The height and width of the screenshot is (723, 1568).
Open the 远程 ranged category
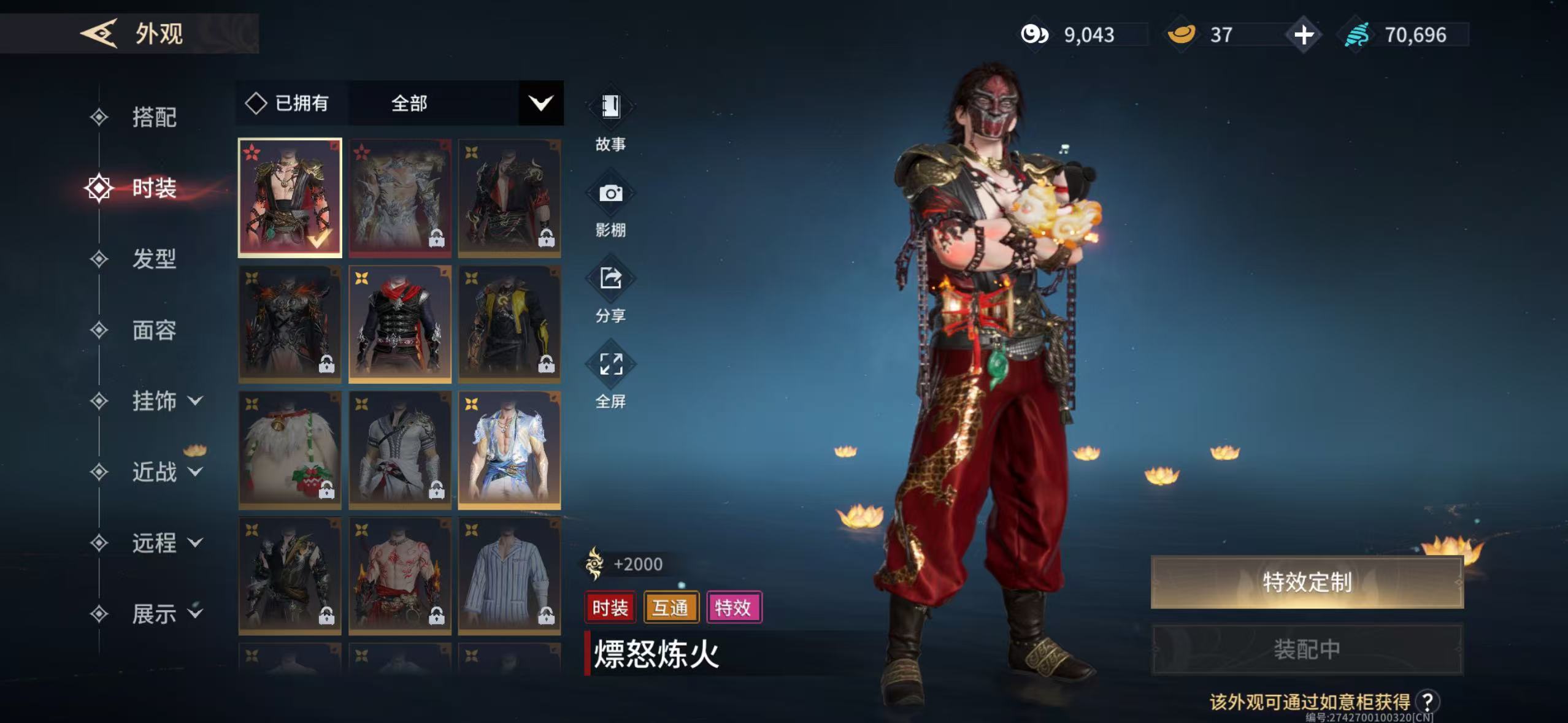(166, 543)
